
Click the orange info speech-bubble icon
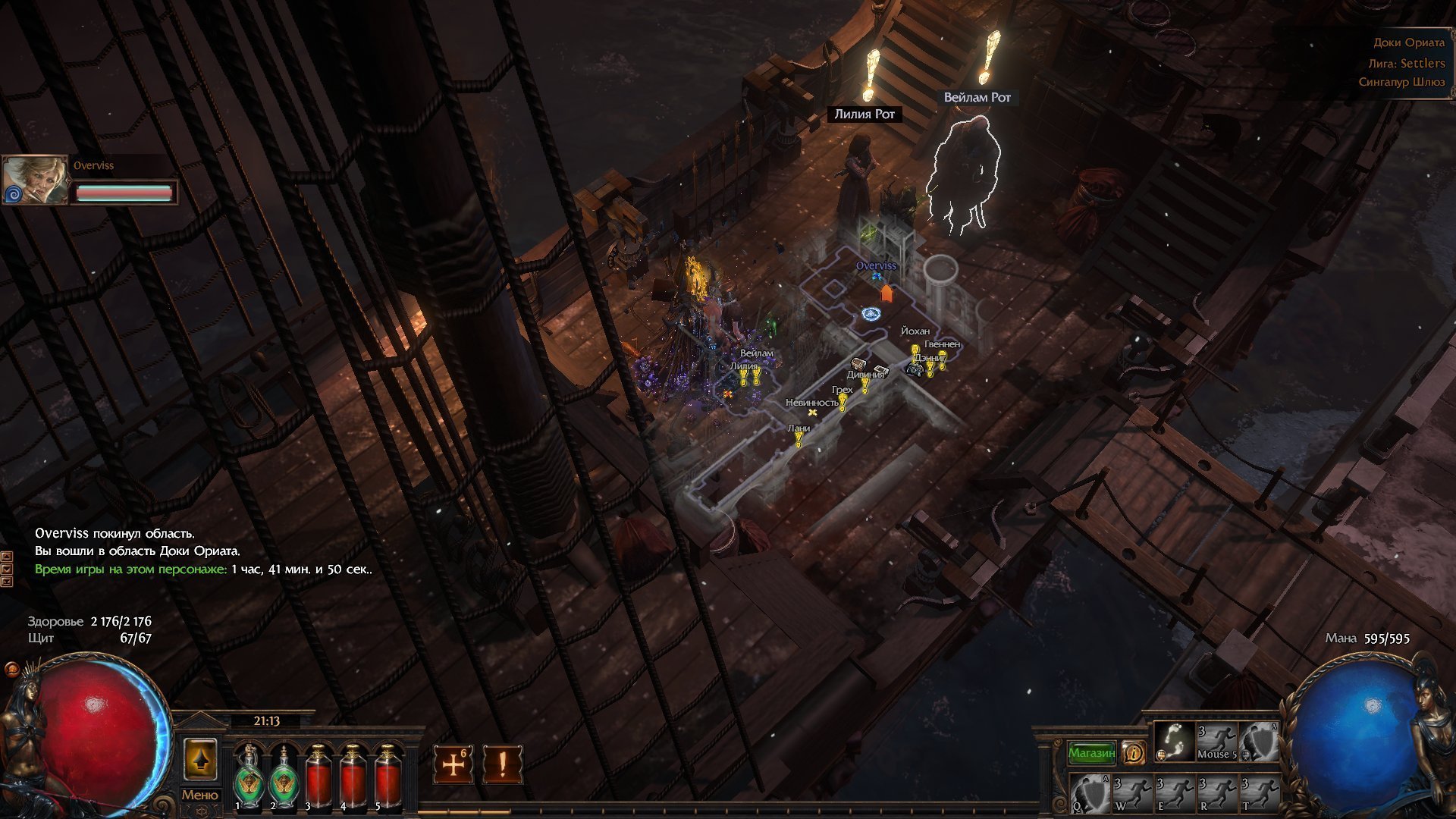coord(1134,752)
